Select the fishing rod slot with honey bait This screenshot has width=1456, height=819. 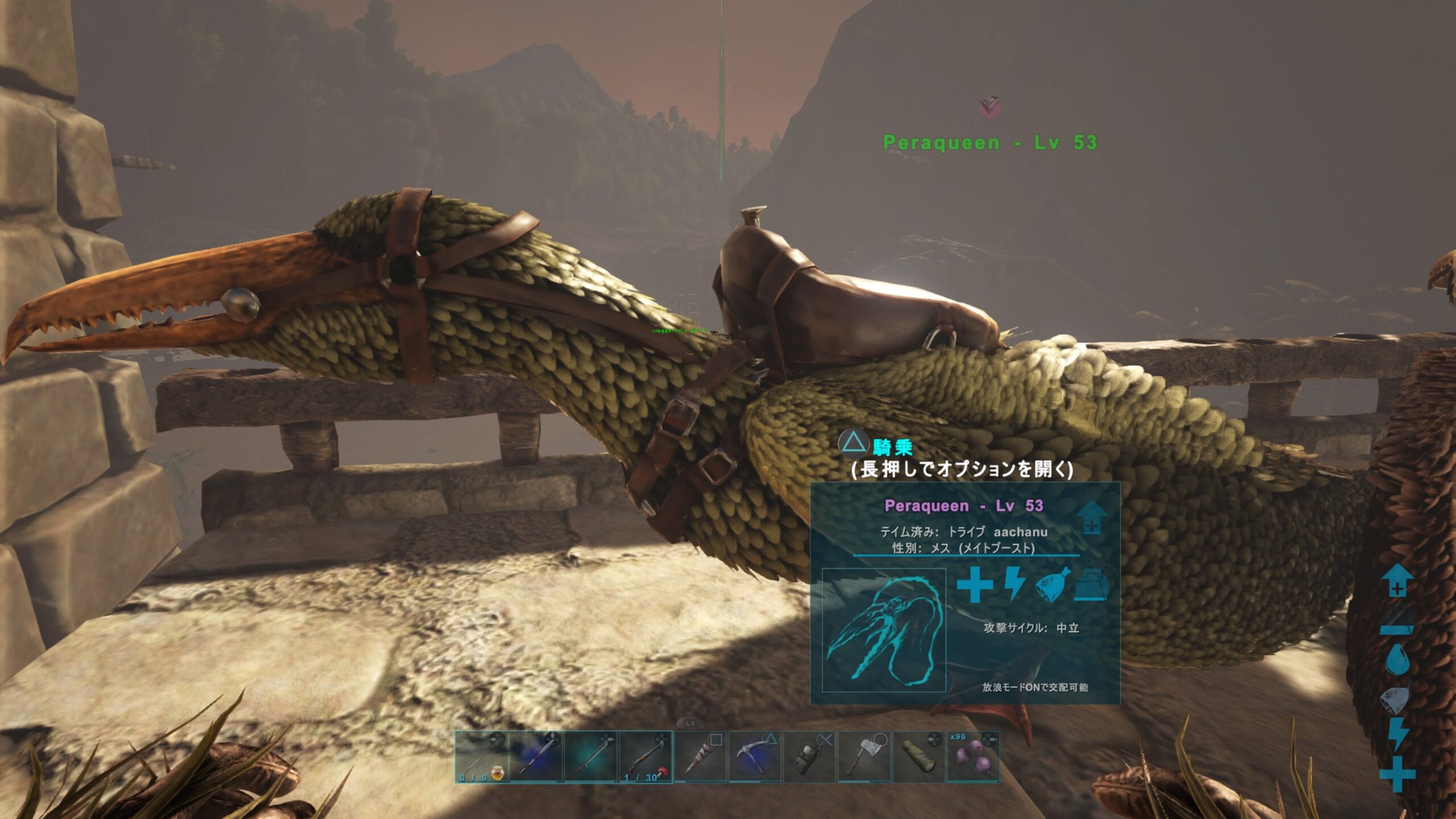(x=481, y=757)
